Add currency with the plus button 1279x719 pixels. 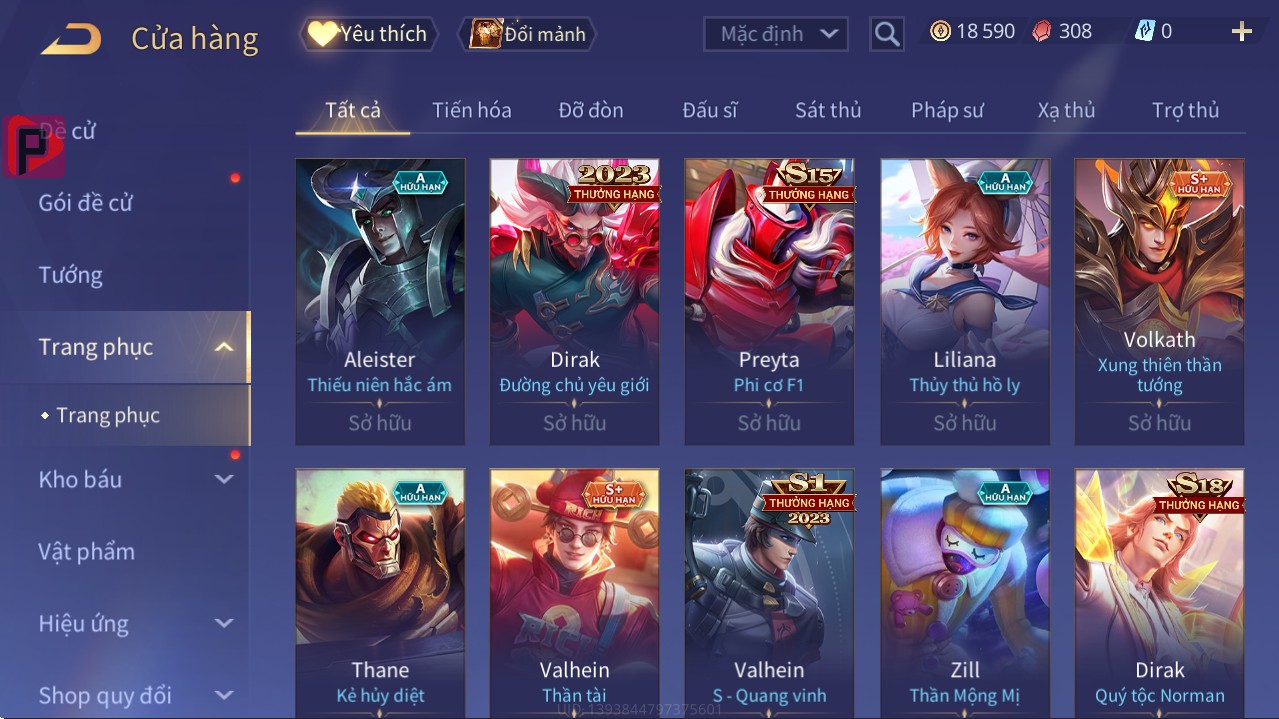[x=1241, y=32]
